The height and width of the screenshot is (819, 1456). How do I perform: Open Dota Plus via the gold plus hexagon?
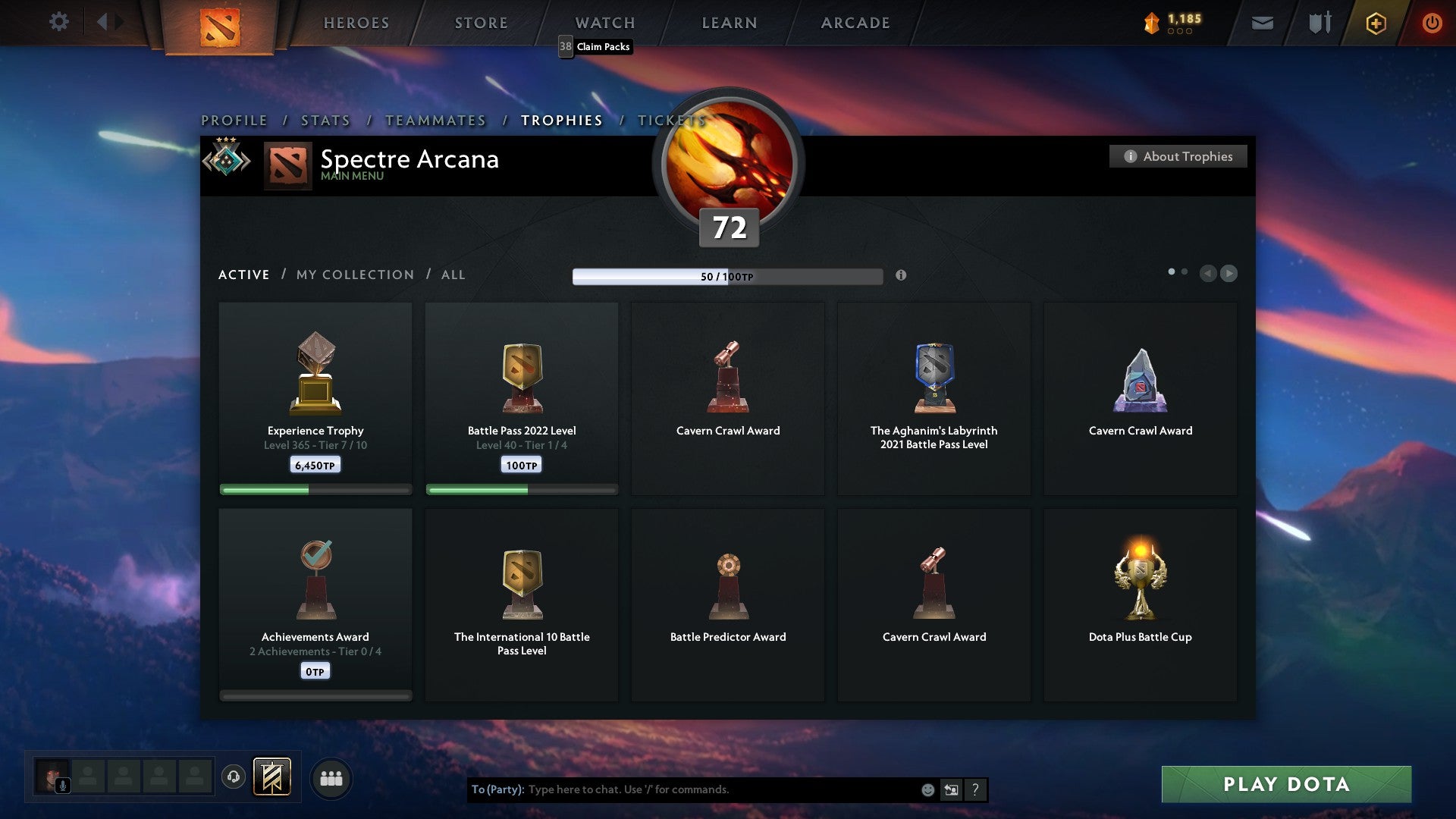pos(1375,23)
